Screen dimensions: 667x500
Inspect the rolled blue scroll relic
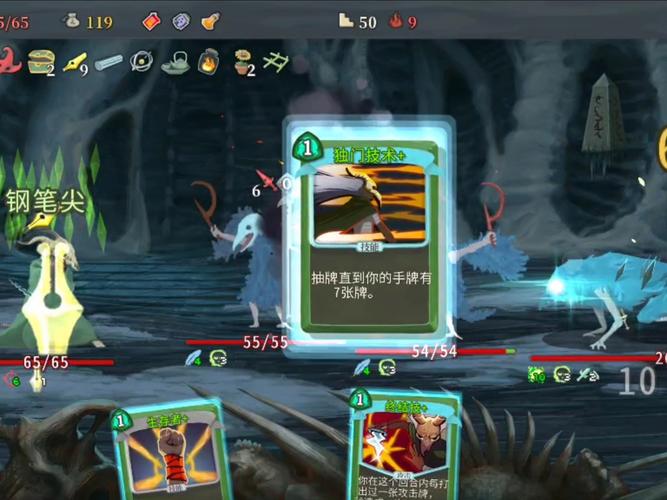point(109,62)
